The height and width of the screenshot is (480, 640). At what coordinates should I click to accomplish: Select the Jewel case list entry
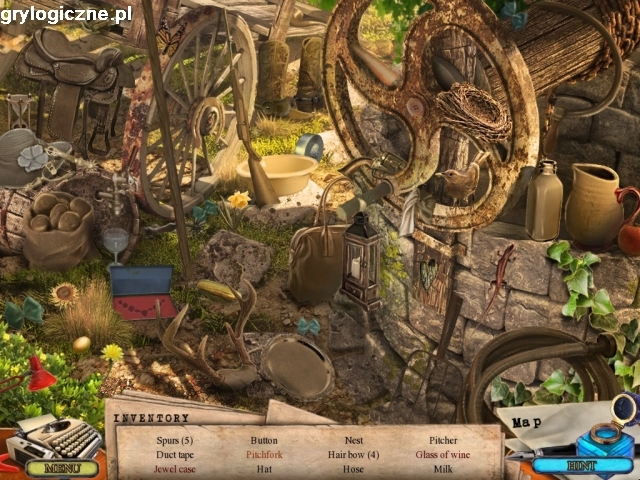click(x=174, y=468)
